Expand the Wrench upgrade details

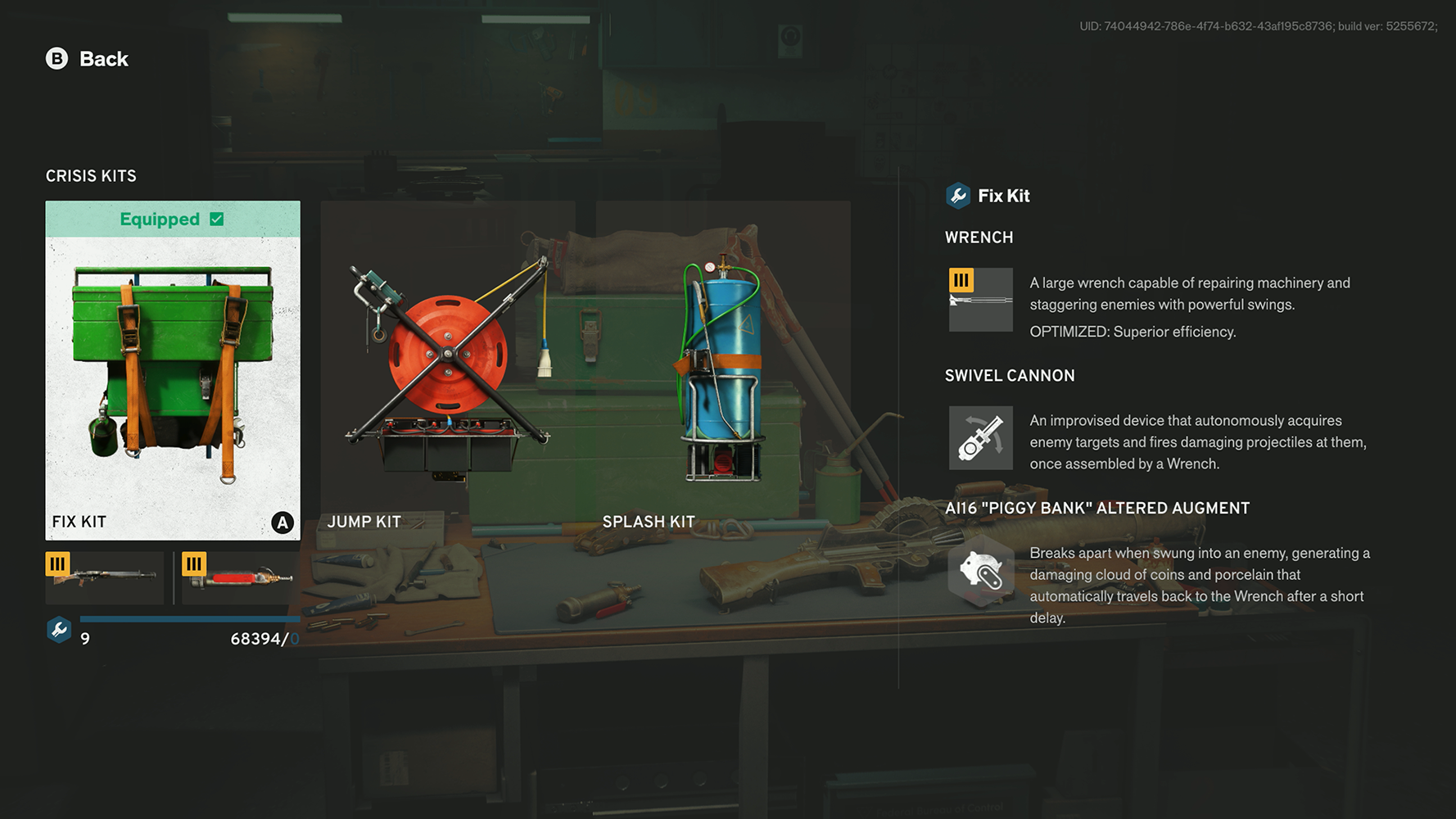pyautogui.click(x=979, y=237)
